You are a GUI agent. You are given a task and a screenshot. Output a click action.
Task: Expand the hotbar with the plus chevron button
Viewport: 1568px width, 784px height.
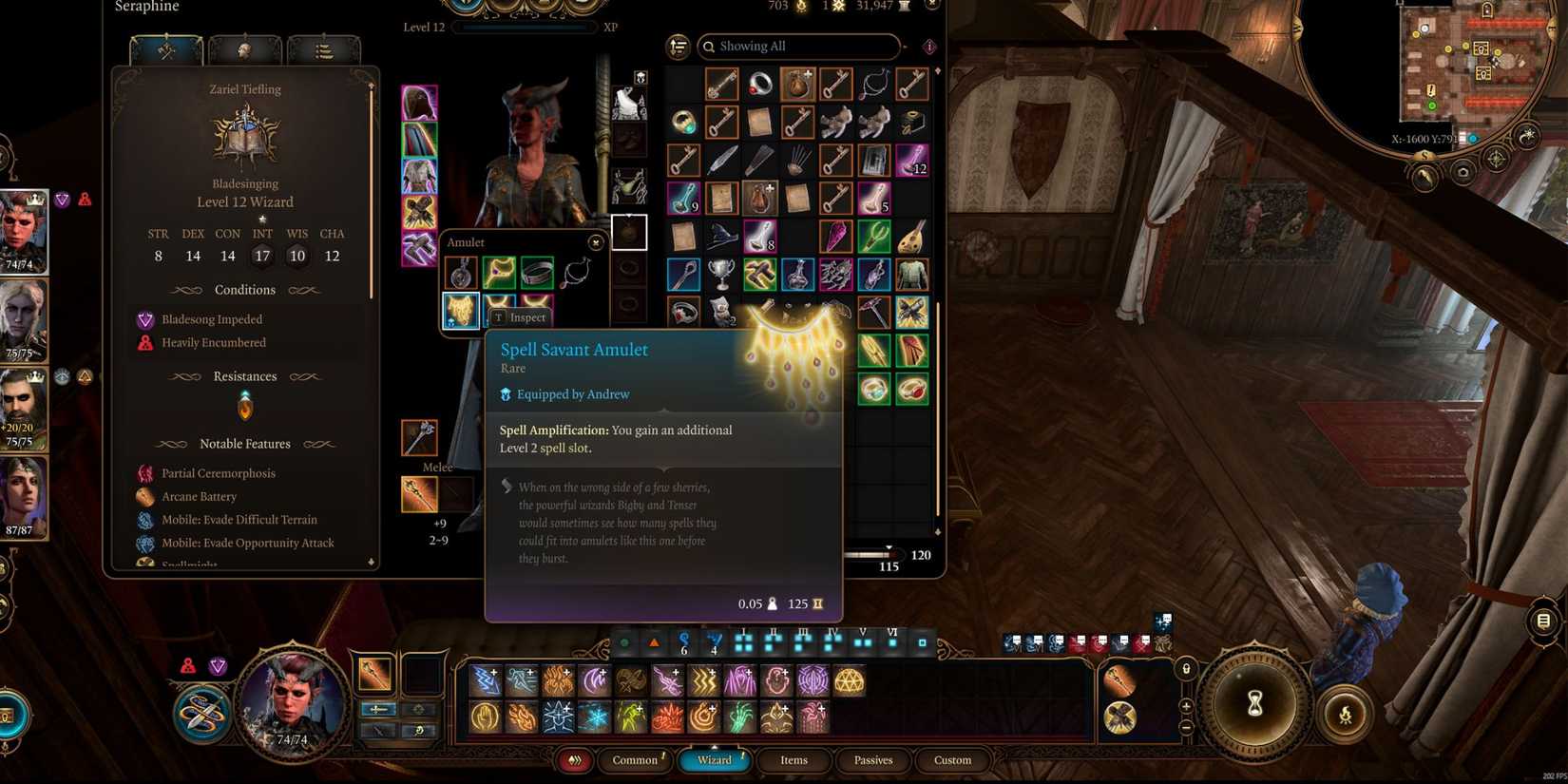[x=1186, y=706]
